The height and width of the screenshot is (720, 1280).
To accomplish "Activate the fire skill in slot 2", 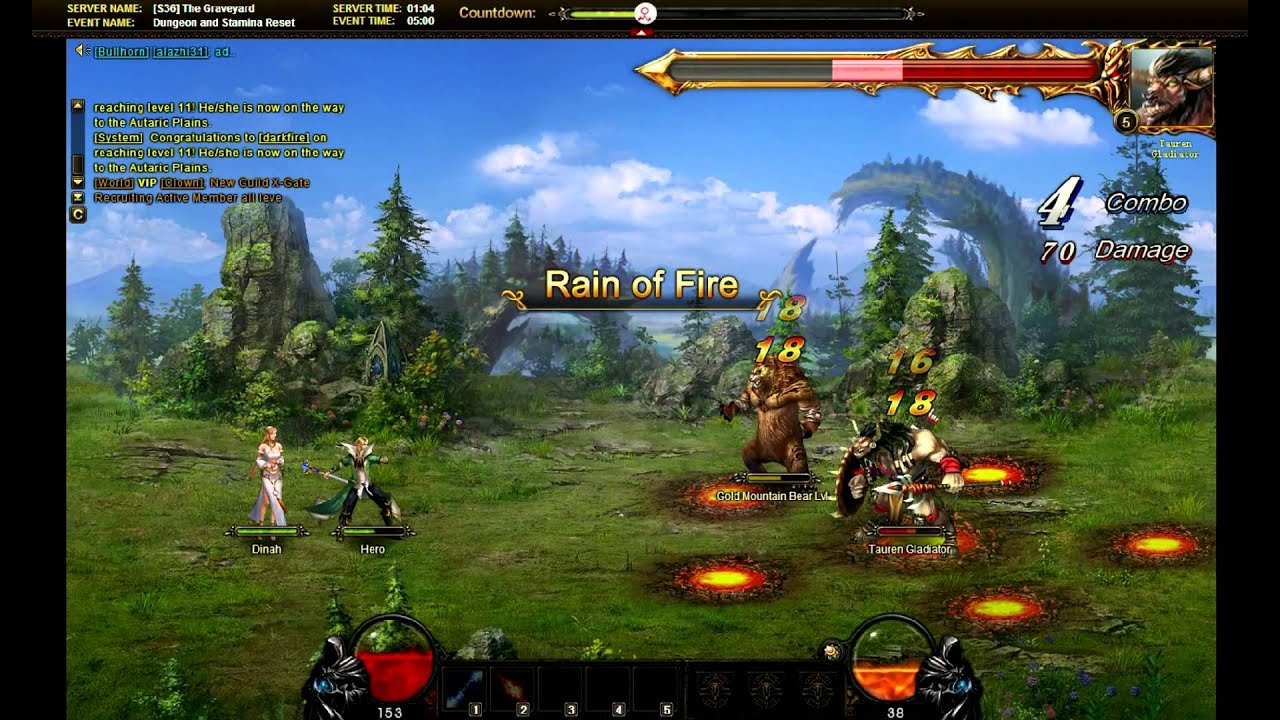I will coord(510,688).
